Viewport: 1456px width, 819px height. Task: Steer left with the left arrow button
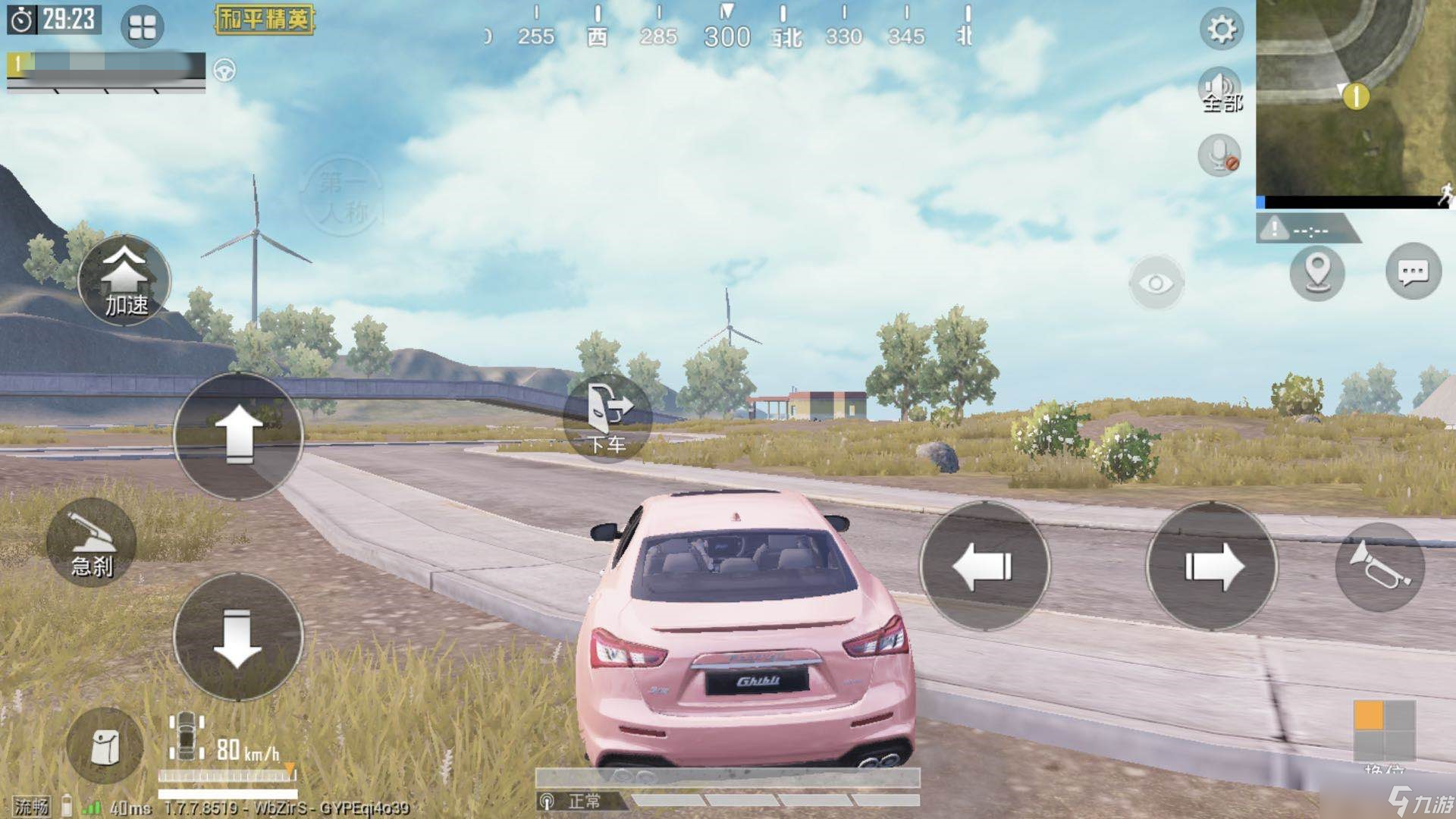[984, 566]
